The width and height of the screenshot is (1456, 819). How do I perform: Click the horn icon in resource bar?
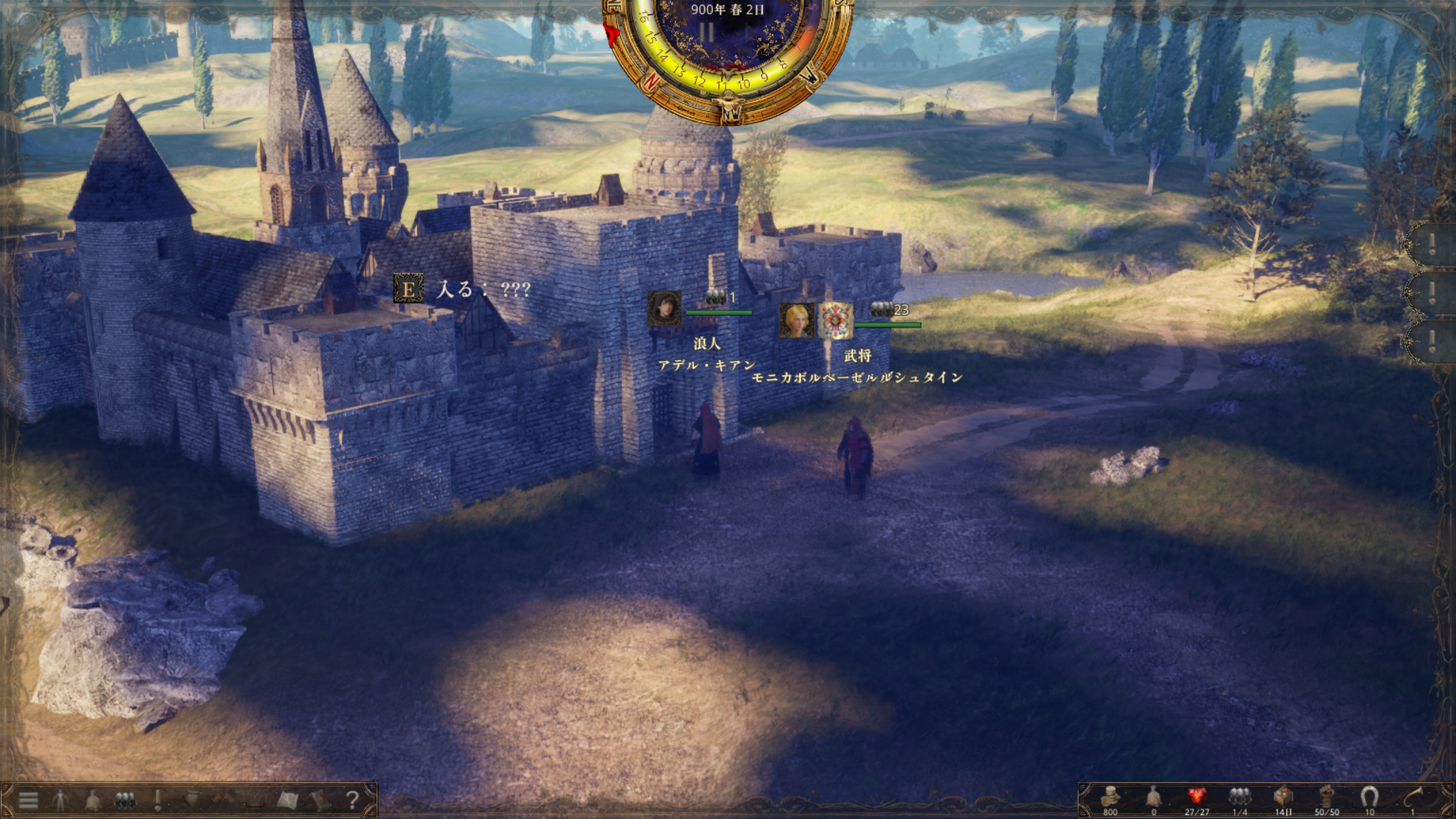(1413, 796)
